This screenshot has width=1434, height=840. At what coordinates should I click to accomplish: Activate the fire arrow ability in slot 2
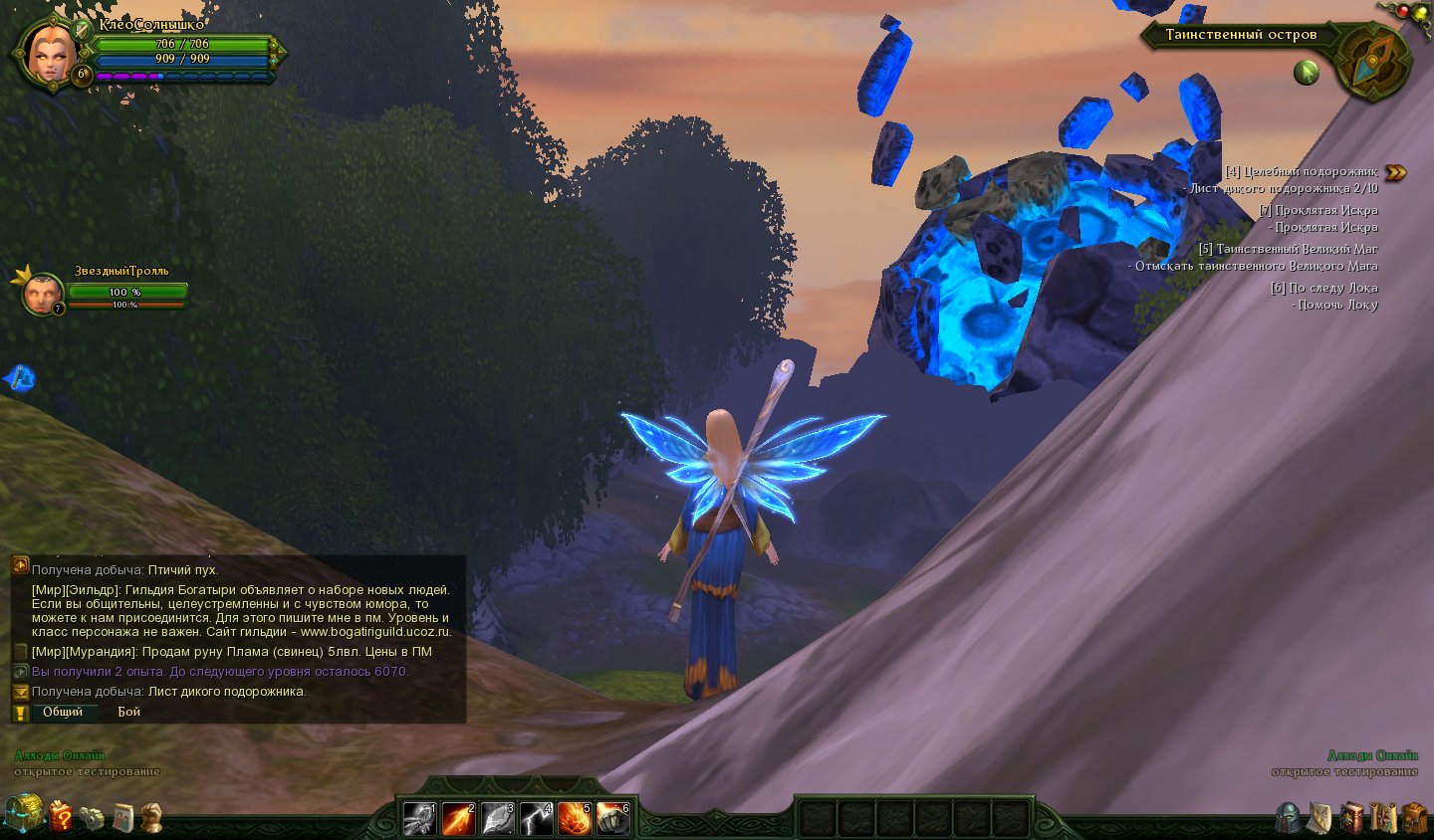[458, 818]
